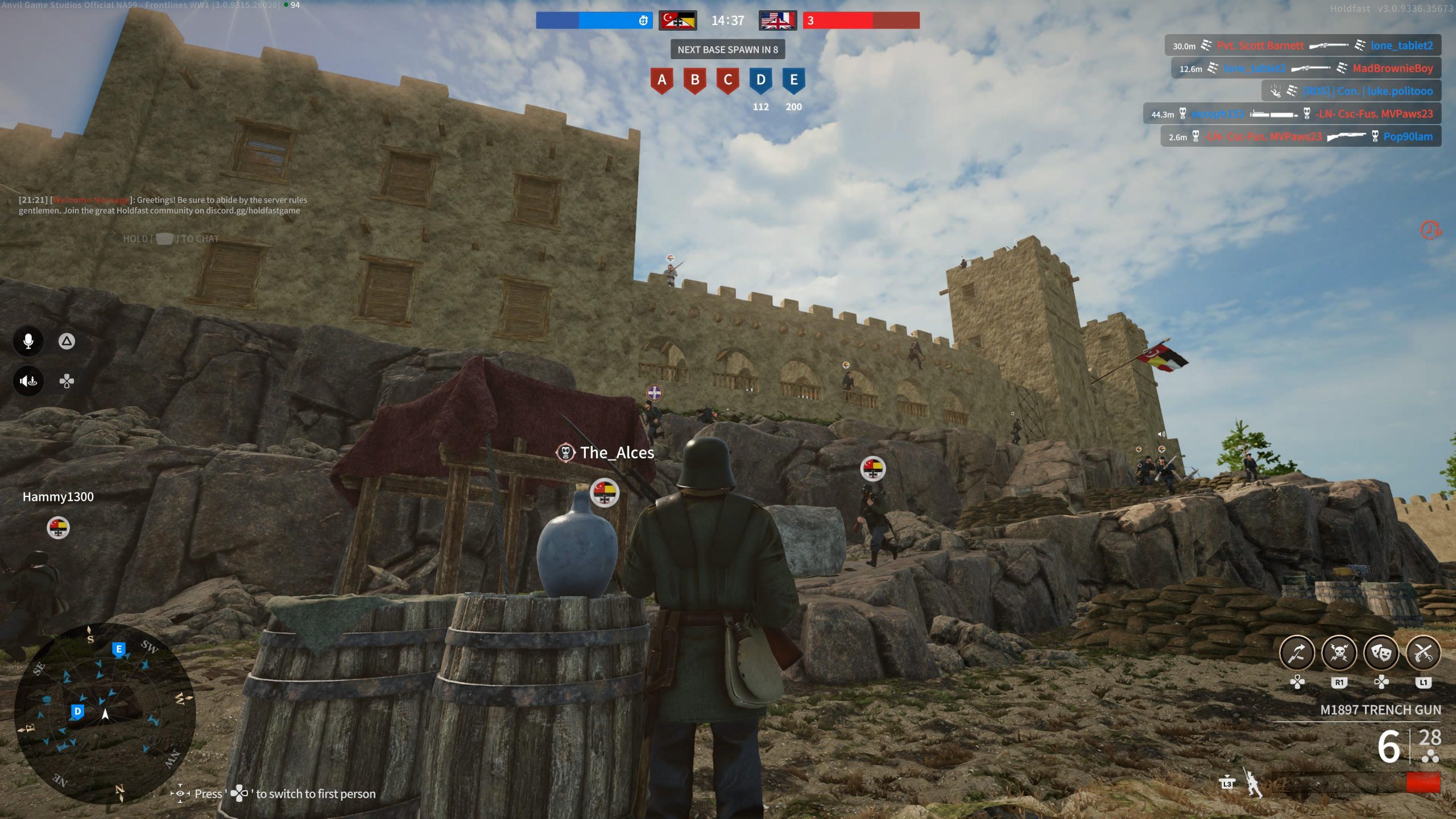1456x819 pixels.
Task: Activate the skull with lightning bolts ability
Action: coord(1339,653)
